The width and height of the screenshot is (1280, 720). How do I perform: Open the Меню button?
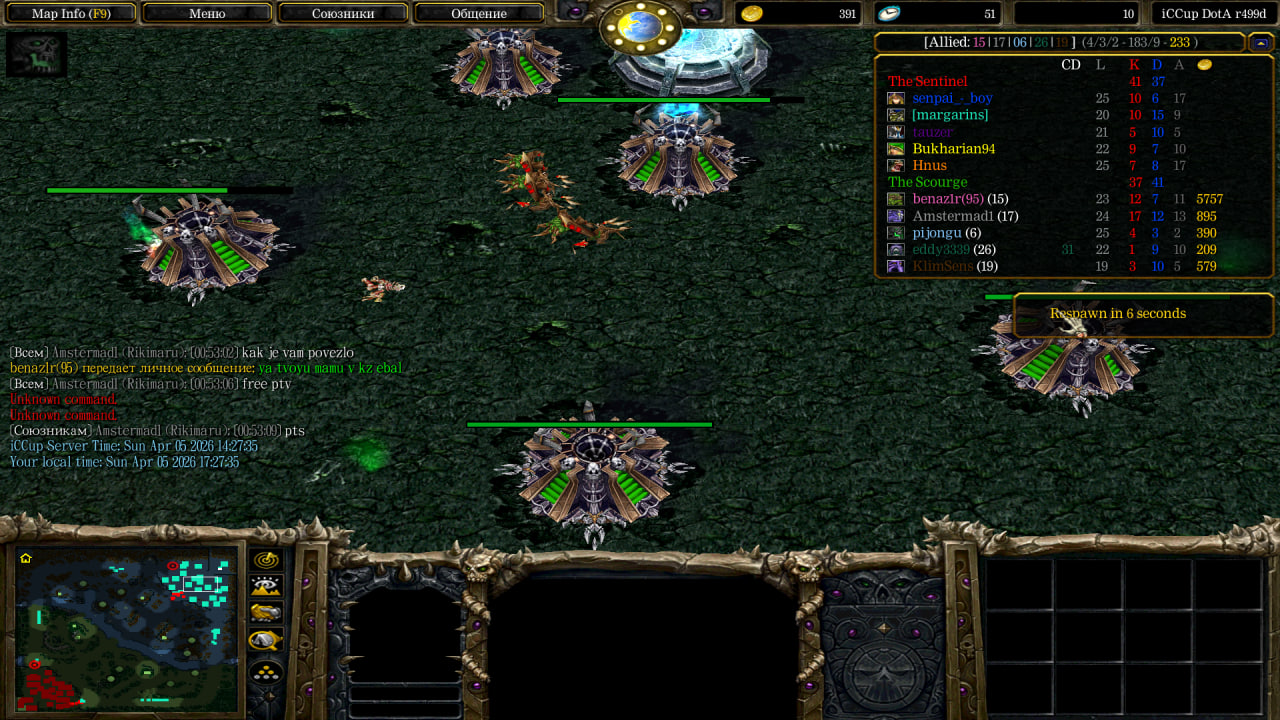click(x=207, y=14)
